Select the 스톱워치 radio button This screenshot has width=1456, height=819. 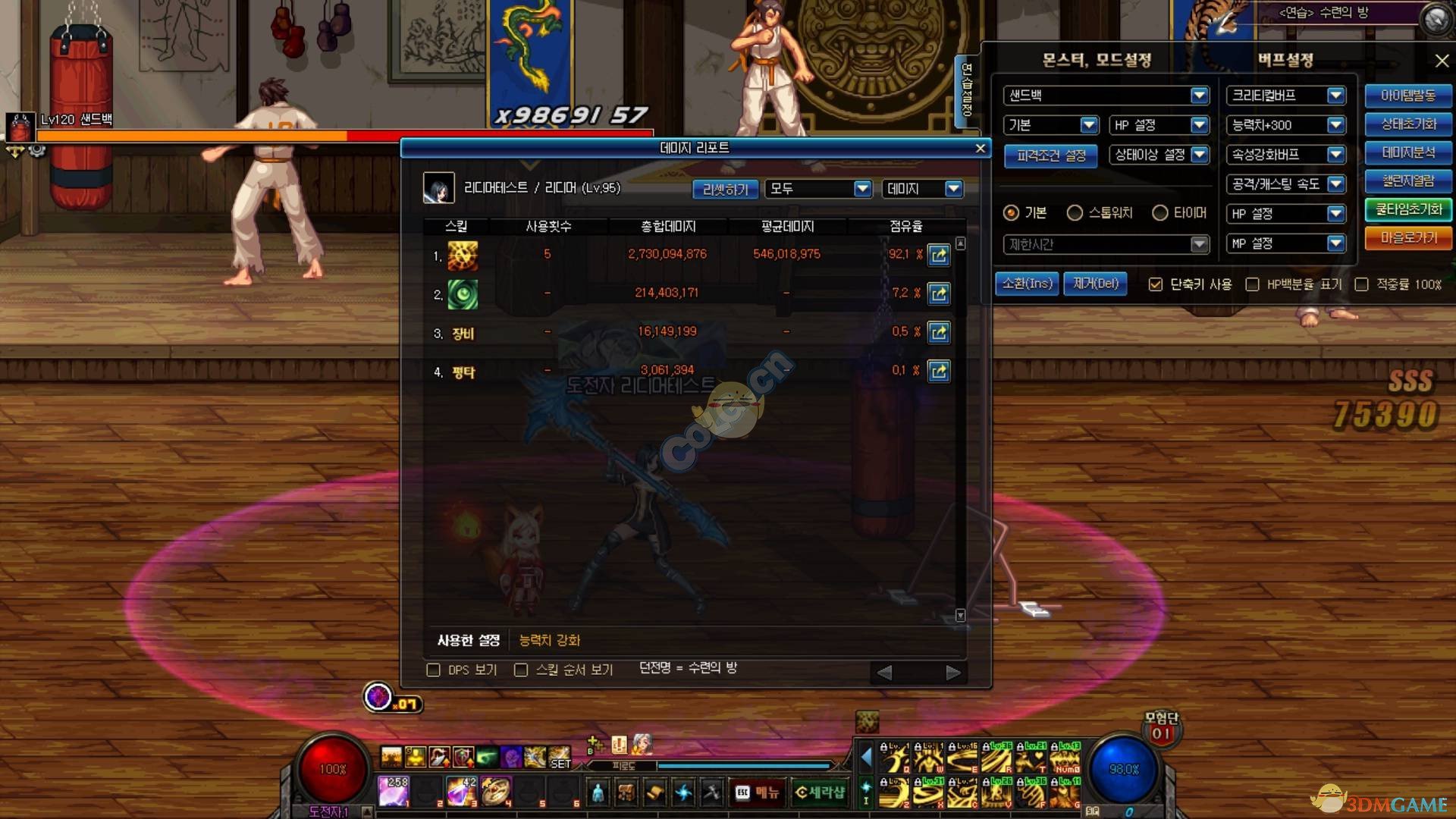click(1075, 213)
